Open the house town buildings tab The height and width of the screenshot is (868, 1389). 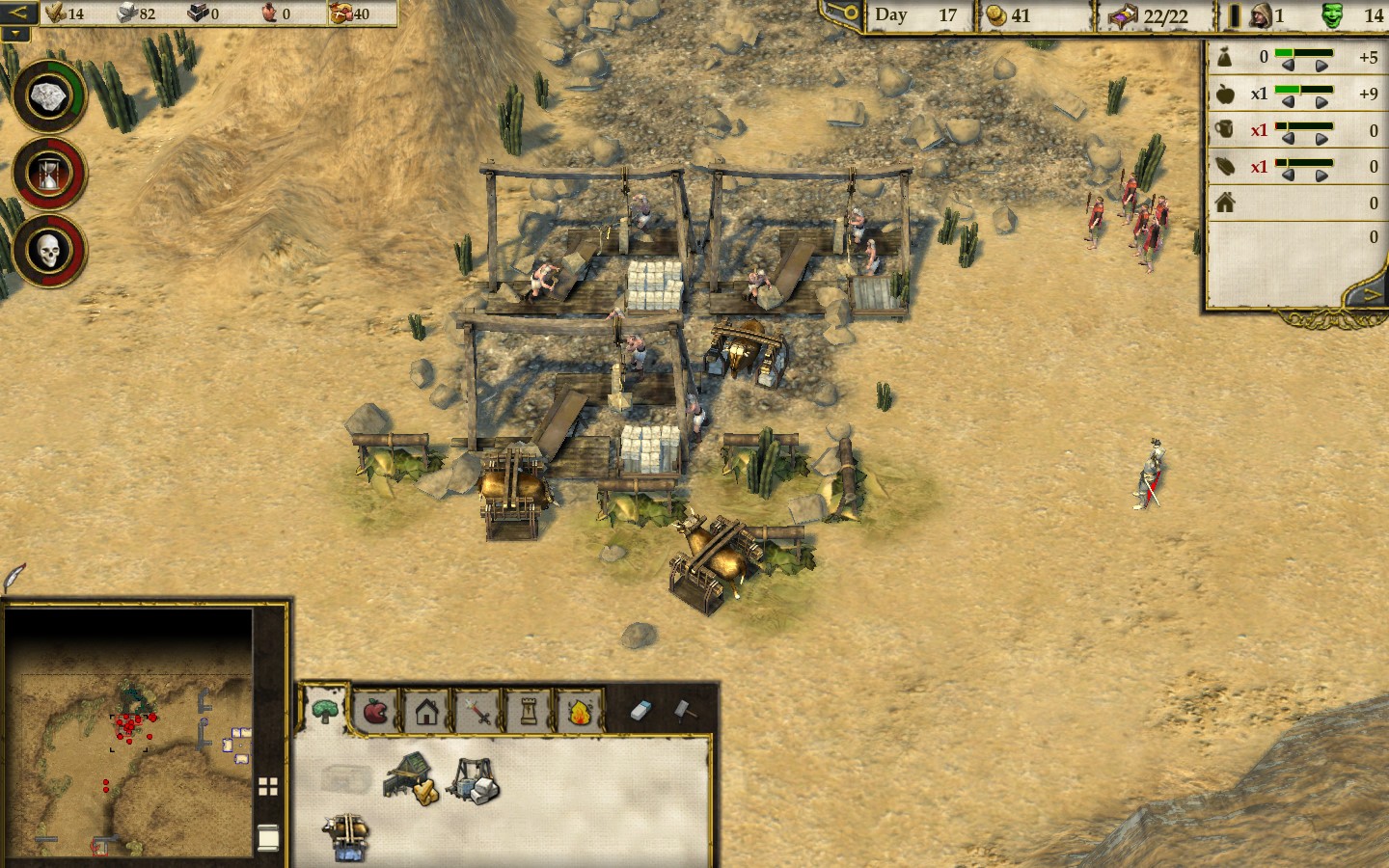(x=426, y=712)
